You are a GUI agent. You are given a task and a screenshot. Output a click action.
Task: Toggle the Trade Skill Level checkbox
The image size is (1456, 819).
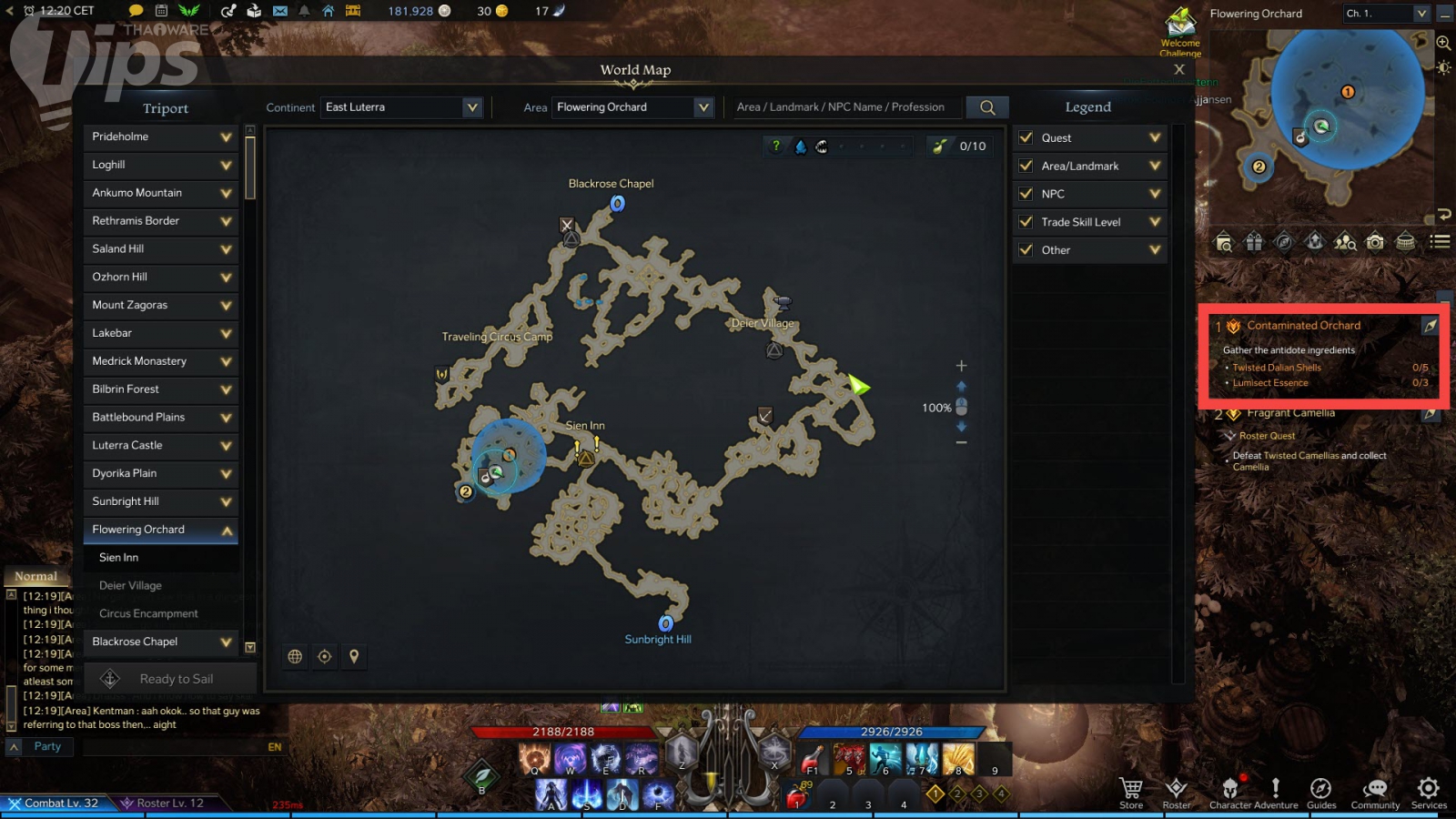(1026, 222)
